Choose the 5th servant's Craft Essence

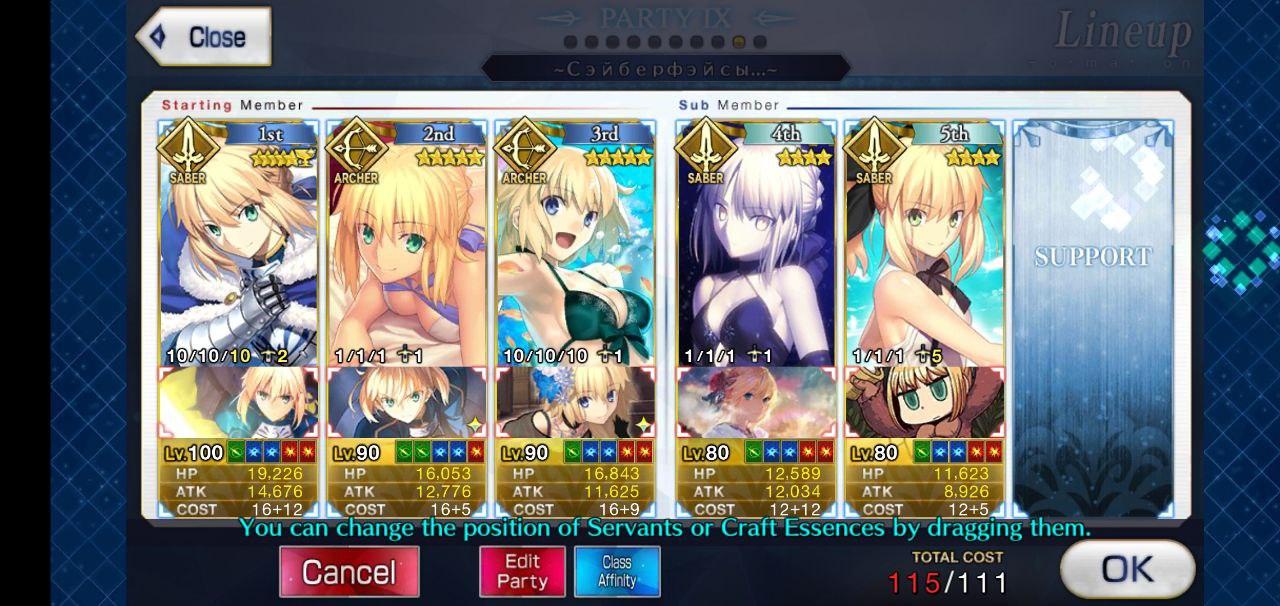[923, 403]
